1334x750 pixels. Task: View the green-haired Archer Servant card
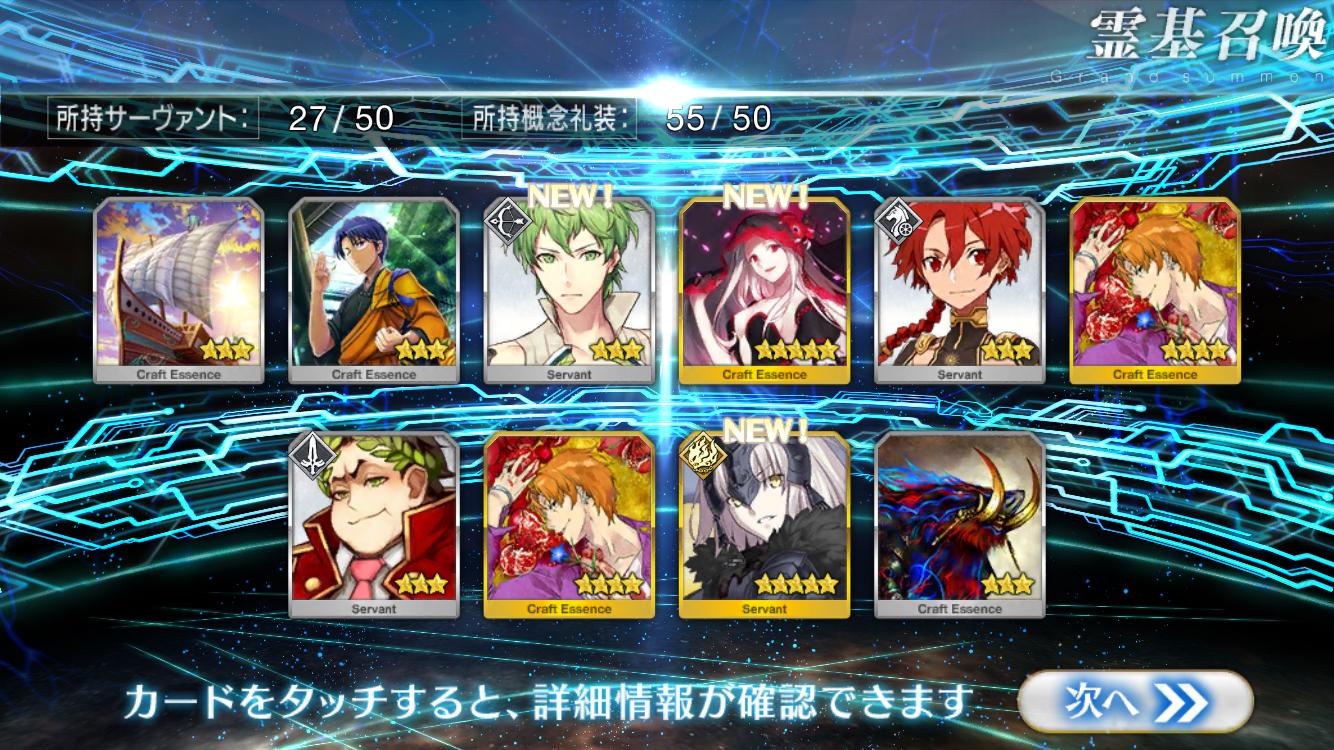[569, 290]
